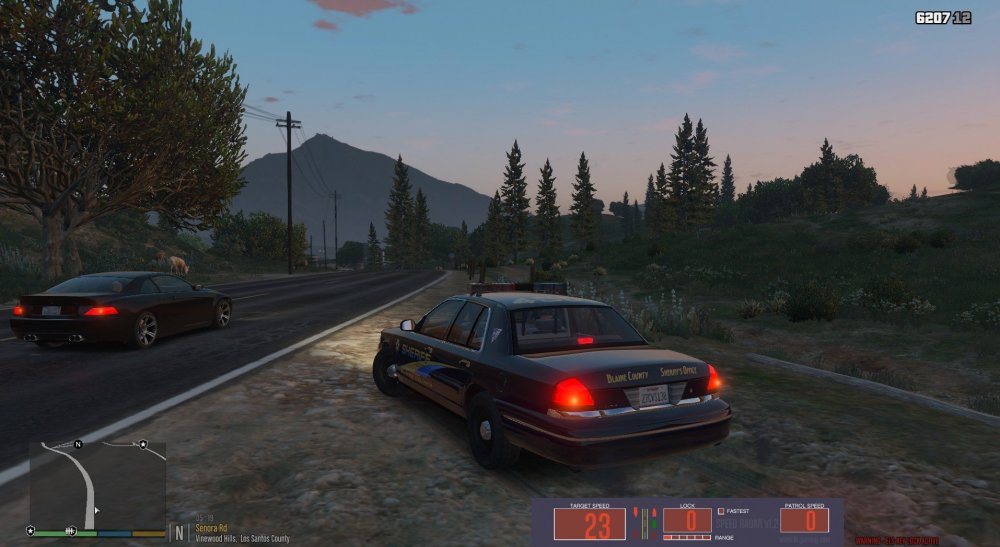1000x547 pixels.
Task: Toggle the FASTEST checkbox on the speed radar
Action: pyautogui.click(x=721, y=512)
